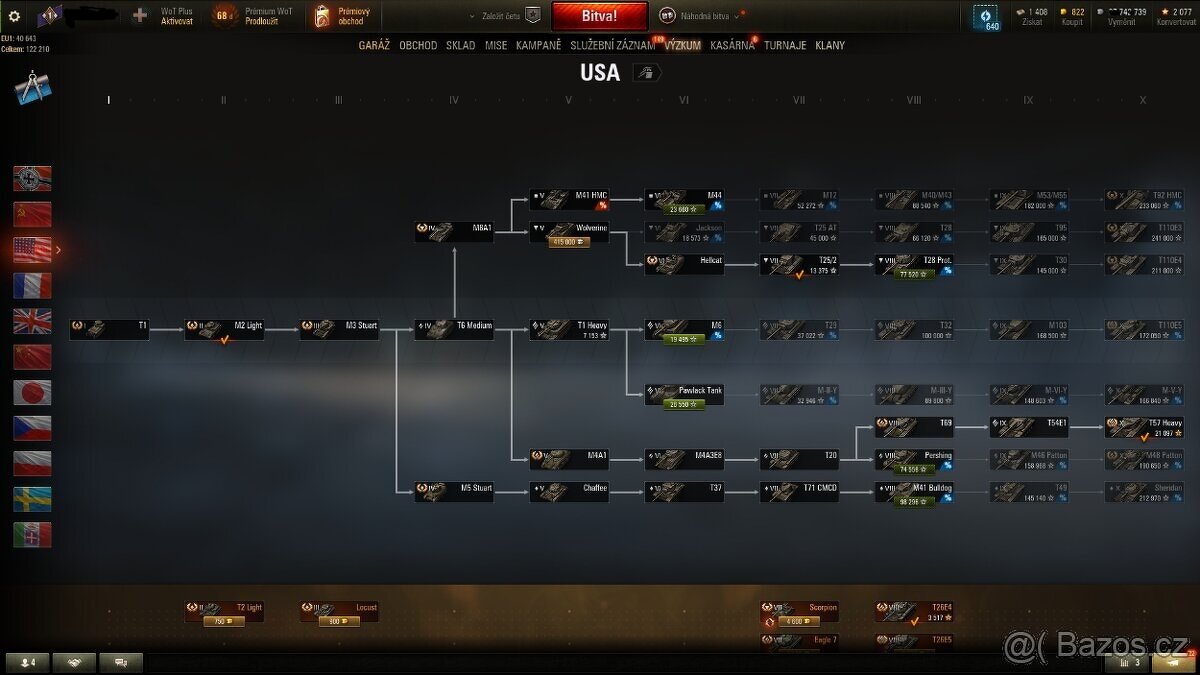
Task: Open the Scorpion premium tank node
Action: (799, 612)
